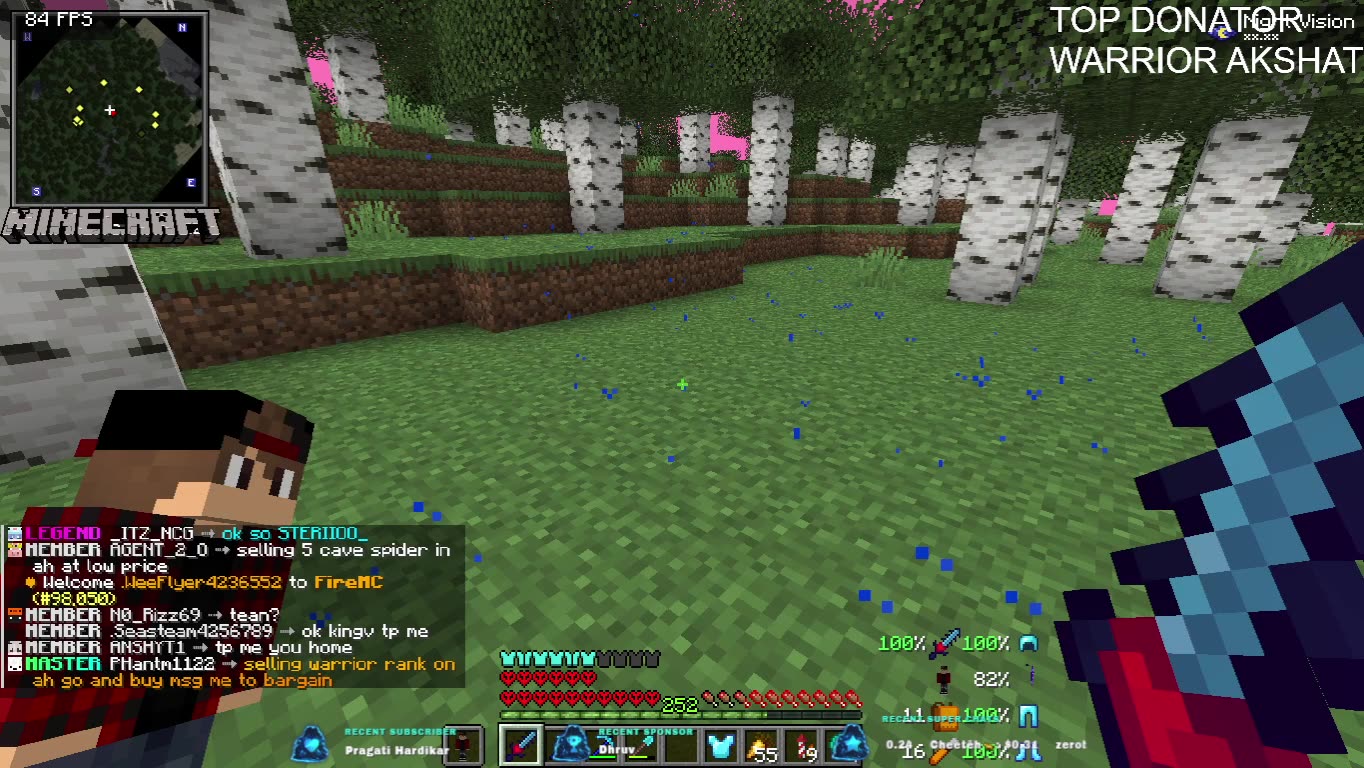Click the Minecraft logo under the minimap
Screen dimensions: 1364x768
[x=110, y=222]
